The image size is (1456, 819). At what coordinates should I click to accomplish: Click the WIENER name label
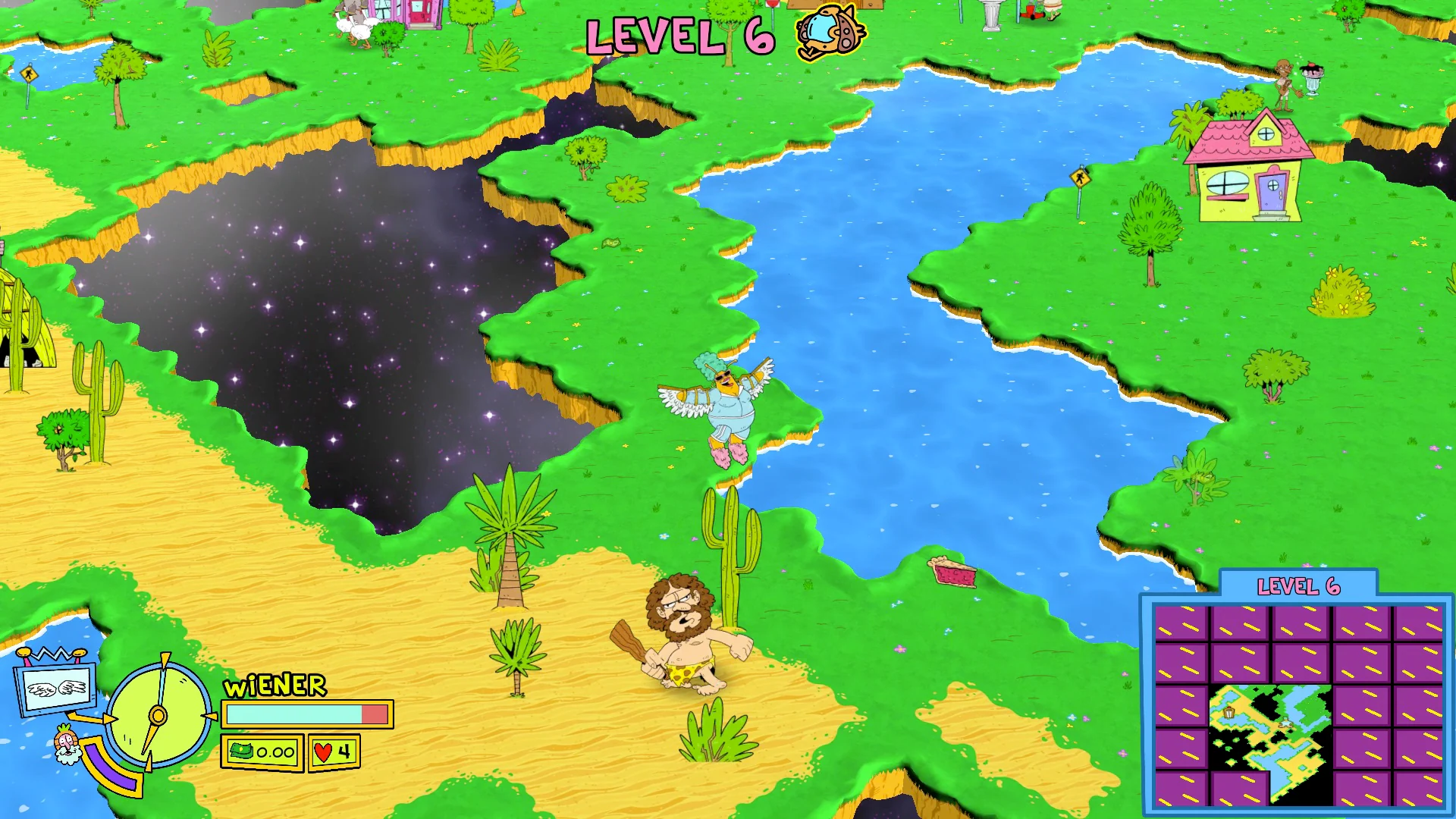click(x=275, y=685)
